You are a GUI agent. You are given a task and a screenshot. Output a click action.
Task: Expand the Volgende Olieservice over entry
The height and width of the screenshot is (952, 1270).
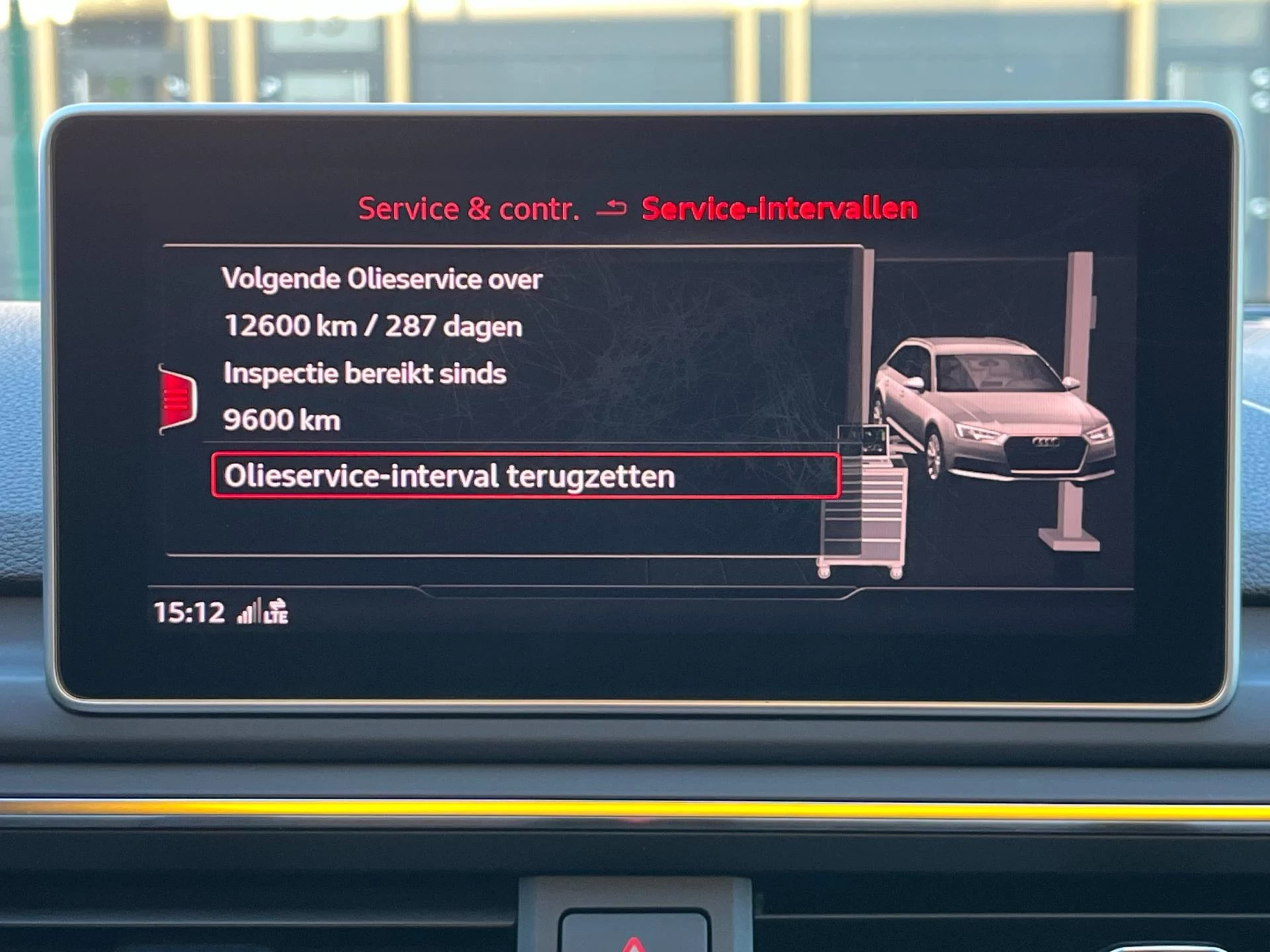[384, 279]
